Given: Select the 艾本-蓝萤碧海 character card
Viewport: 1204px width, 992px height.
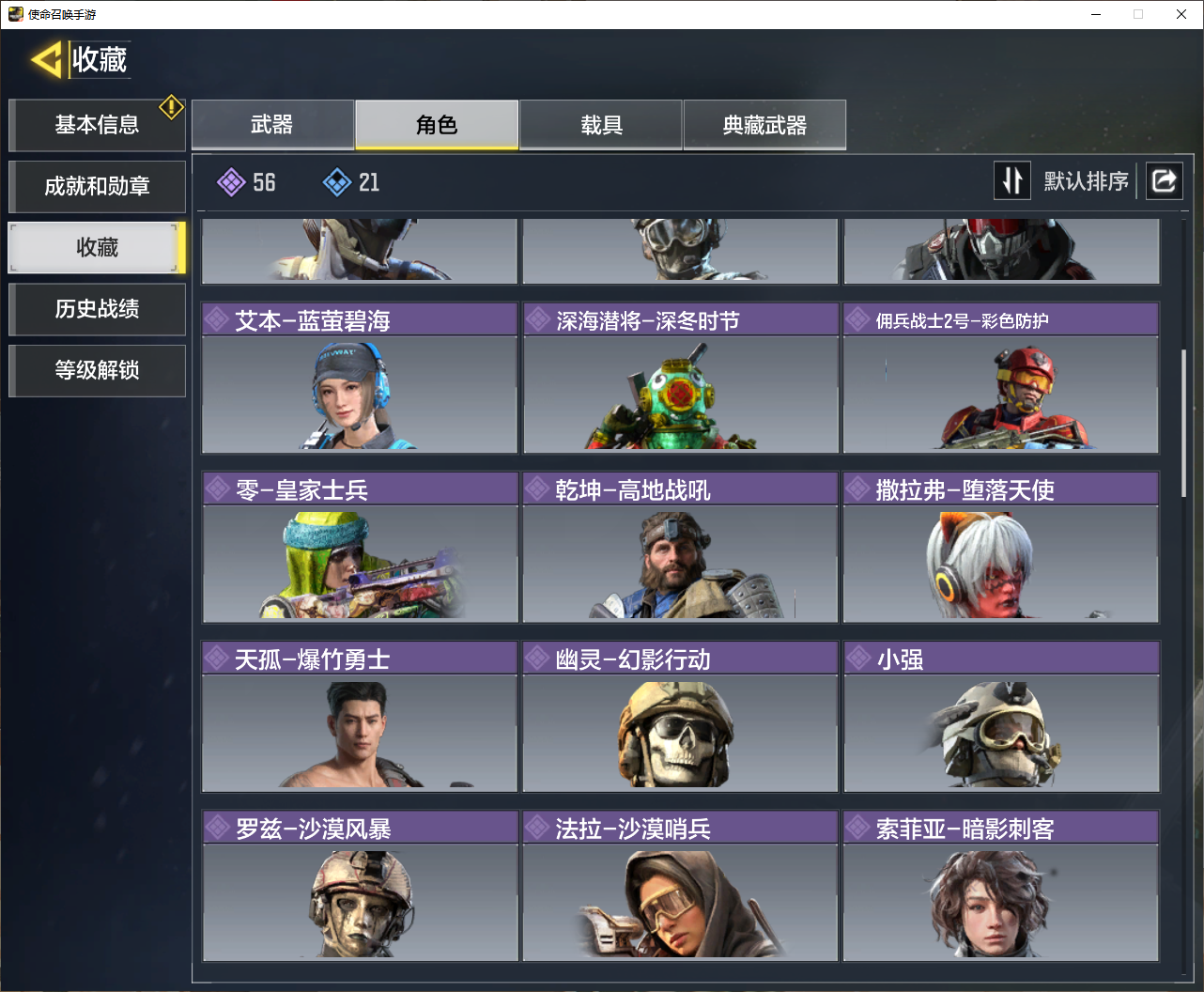Looking at the screenshot, I should 360,378.
